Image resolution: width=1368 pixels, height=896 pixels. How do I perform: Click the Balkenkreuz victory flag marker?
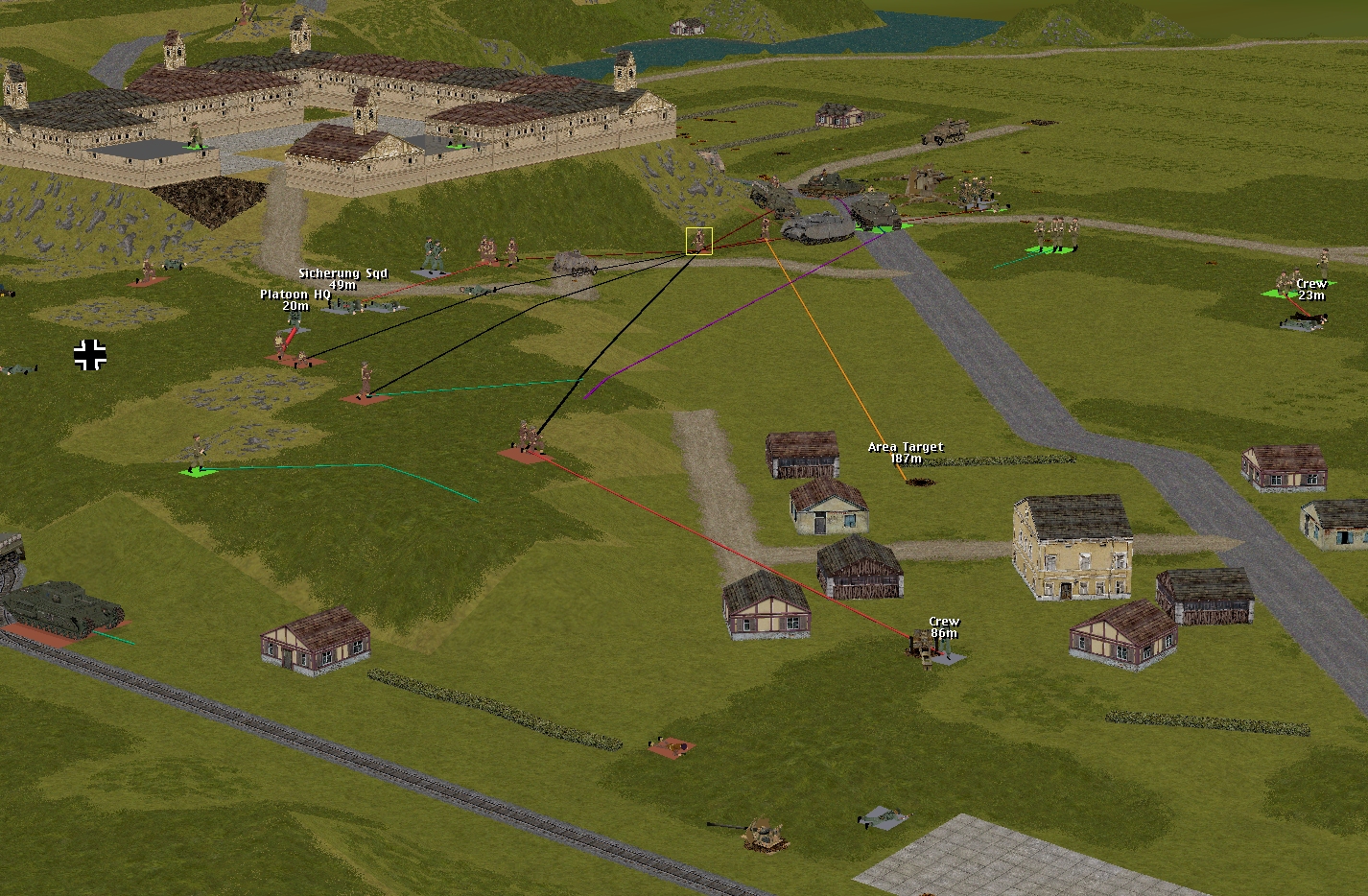tap(90, 355)
